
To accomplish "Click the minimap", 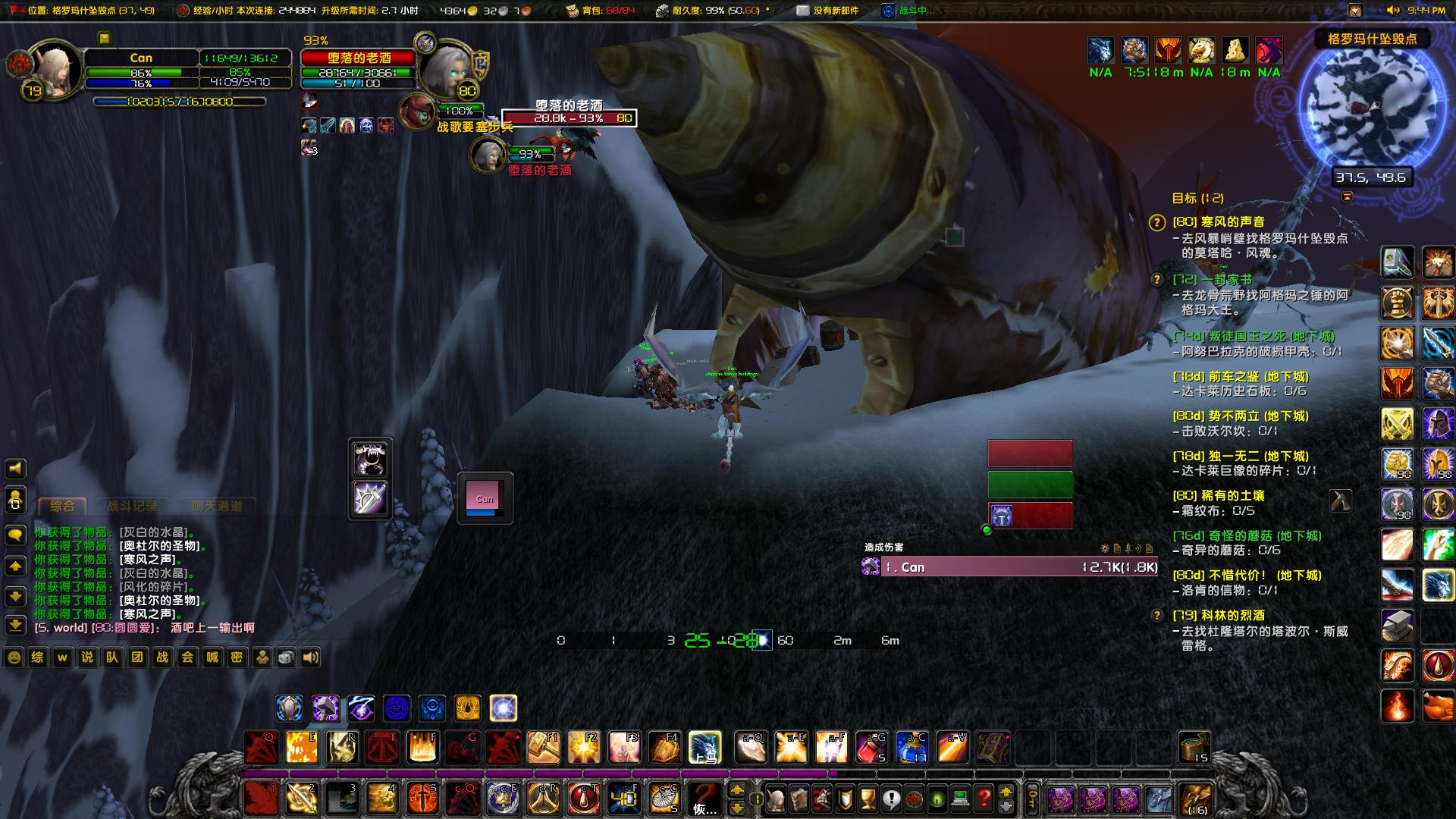I will (1371, 108).
